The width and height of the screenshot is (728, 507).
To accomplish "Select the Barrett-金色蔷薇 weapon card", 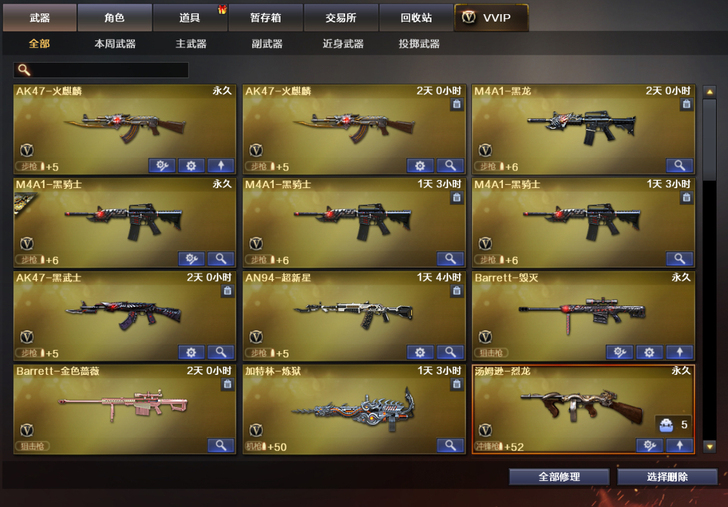I will (124, 406).
